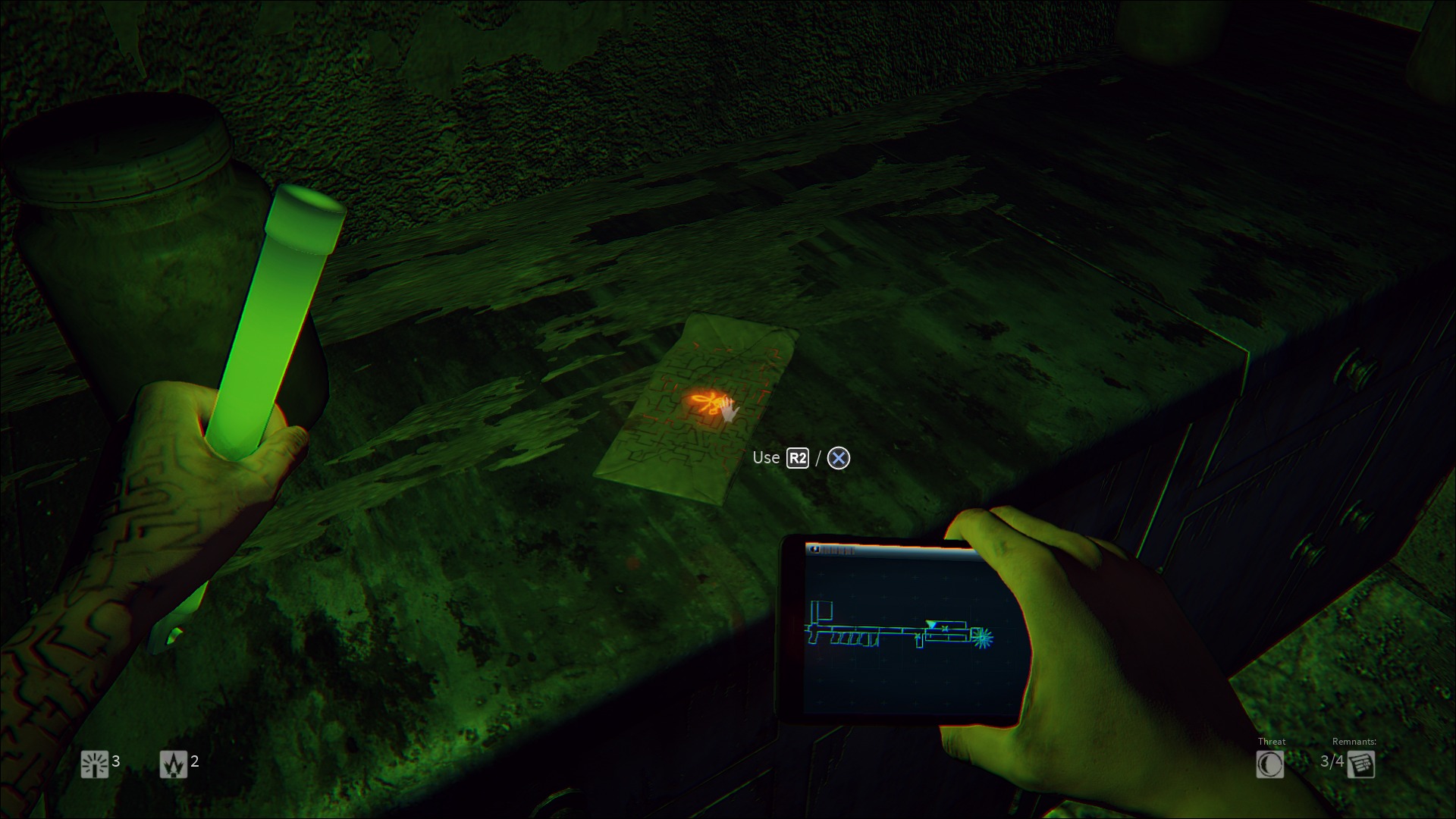
Task: Open the Remnants document icon
Action: point(1361,764)
